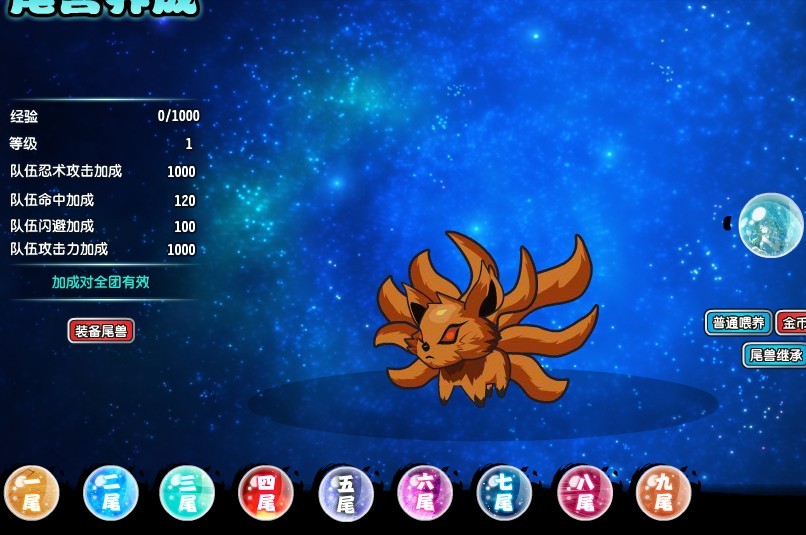This screenshot has height=535, width=806.
Task: Choose the 三尾 teal orb
Action: (x=187, y=493)
